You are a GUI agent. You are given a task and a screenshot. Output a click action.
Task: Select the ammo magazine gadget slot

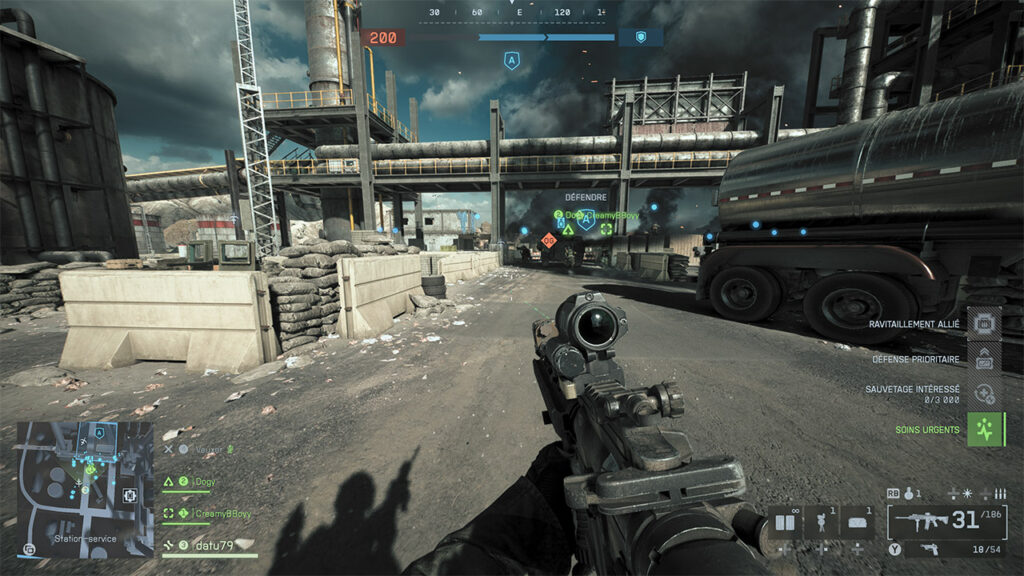[785, 522]
